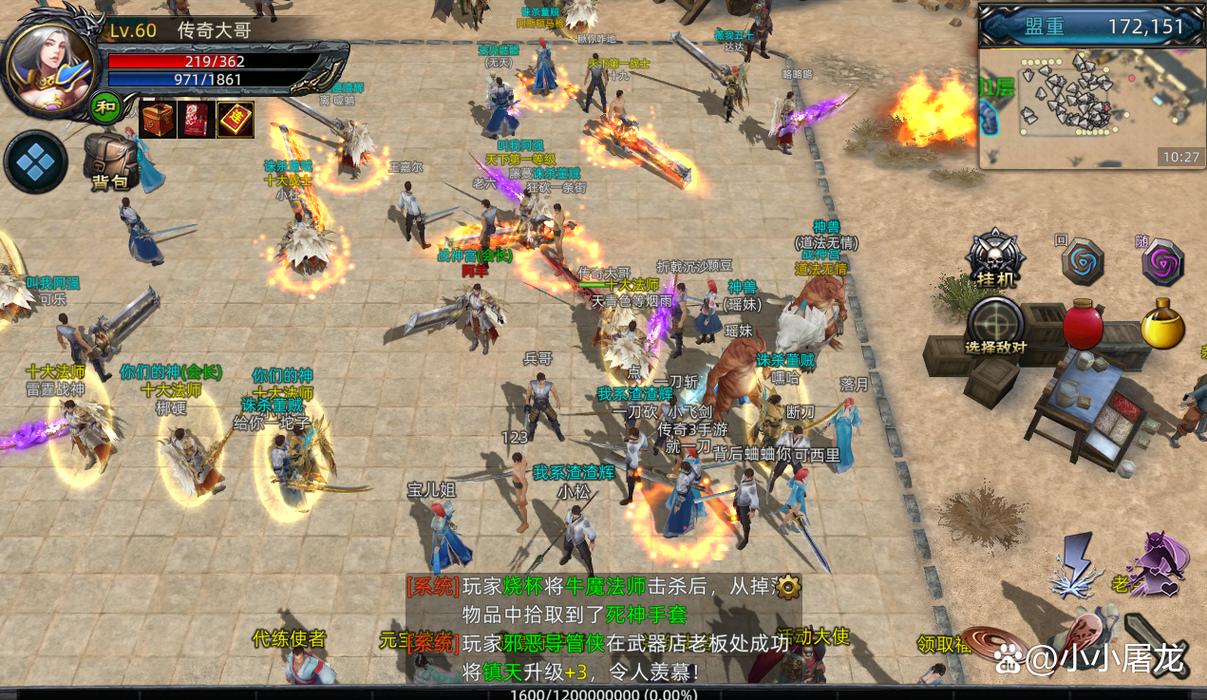Open the gear icon on system chat
Image resolution: width=1207 pixels, height=700 pixels.
pos(789,585)
